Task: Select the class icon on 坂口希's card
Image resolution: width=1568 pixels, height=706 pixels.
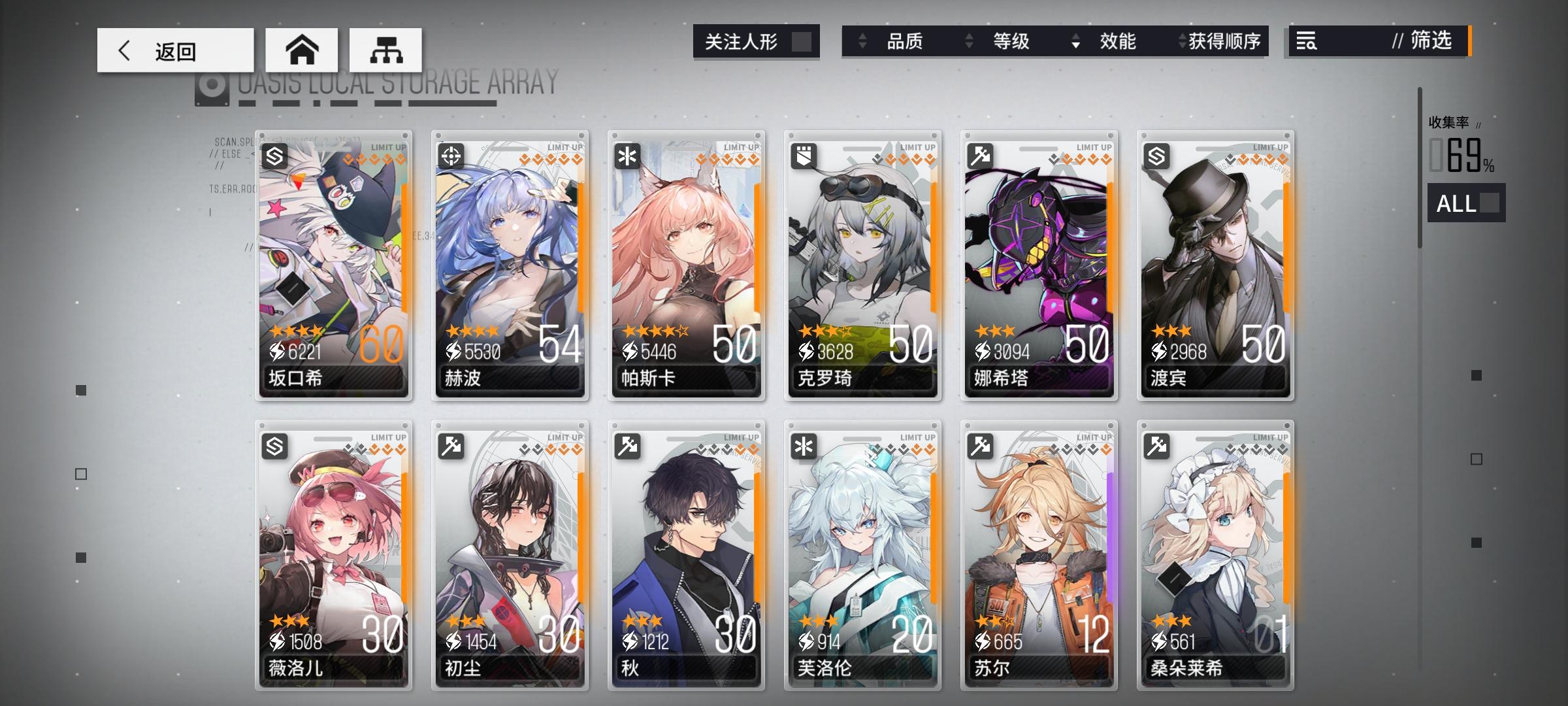Action: 275,156
